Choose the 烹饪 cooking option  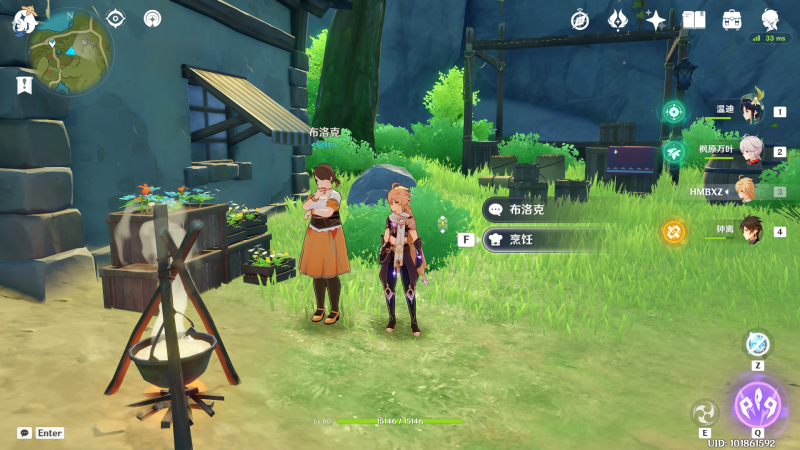pyautogui.click(x=543, y=239)
